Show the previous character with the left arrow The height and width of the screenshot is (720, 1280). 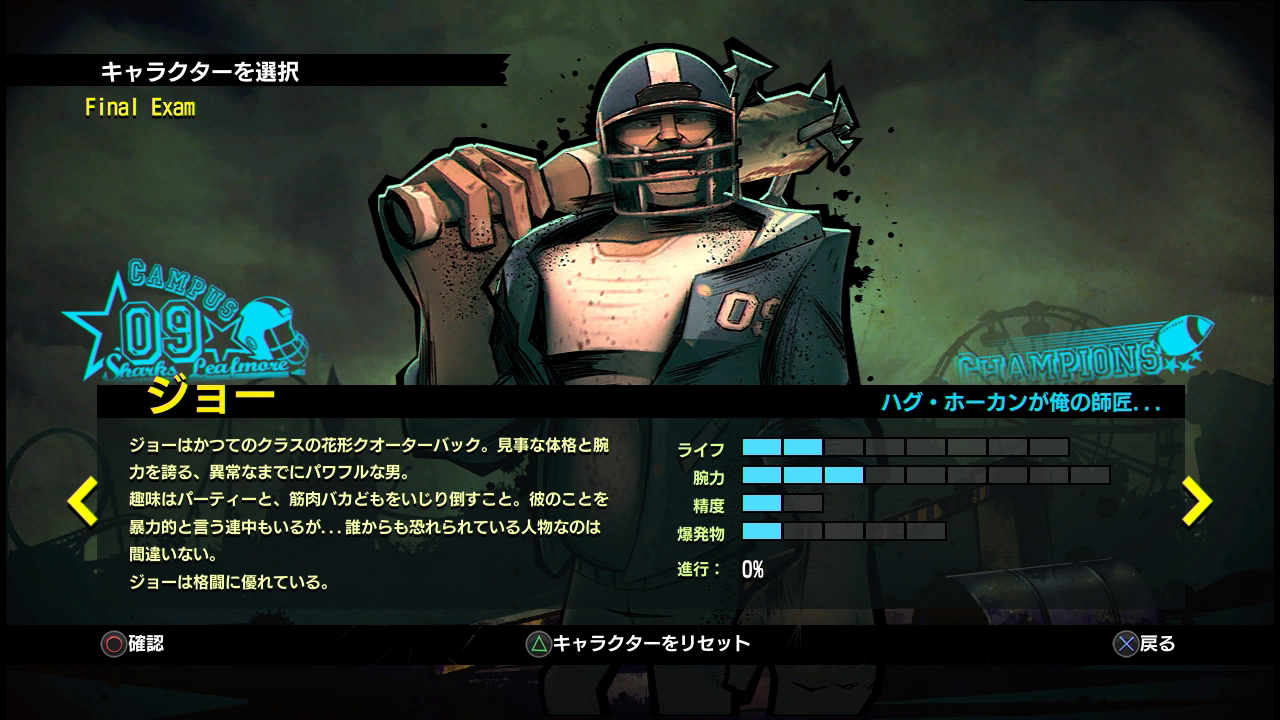(82, 501)
